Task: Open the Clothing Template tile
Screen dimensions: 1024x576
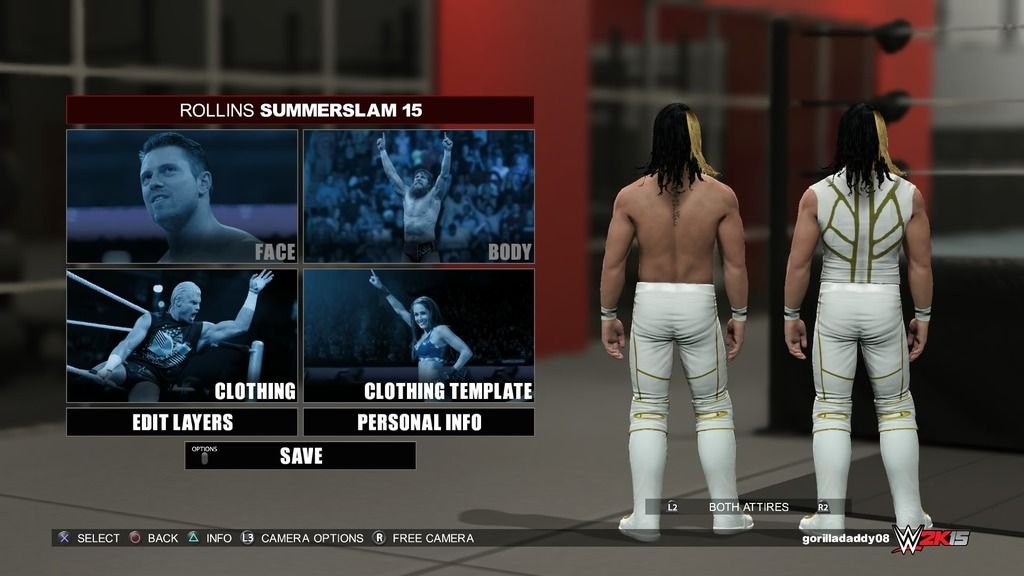Action: (x=419, y=335)
